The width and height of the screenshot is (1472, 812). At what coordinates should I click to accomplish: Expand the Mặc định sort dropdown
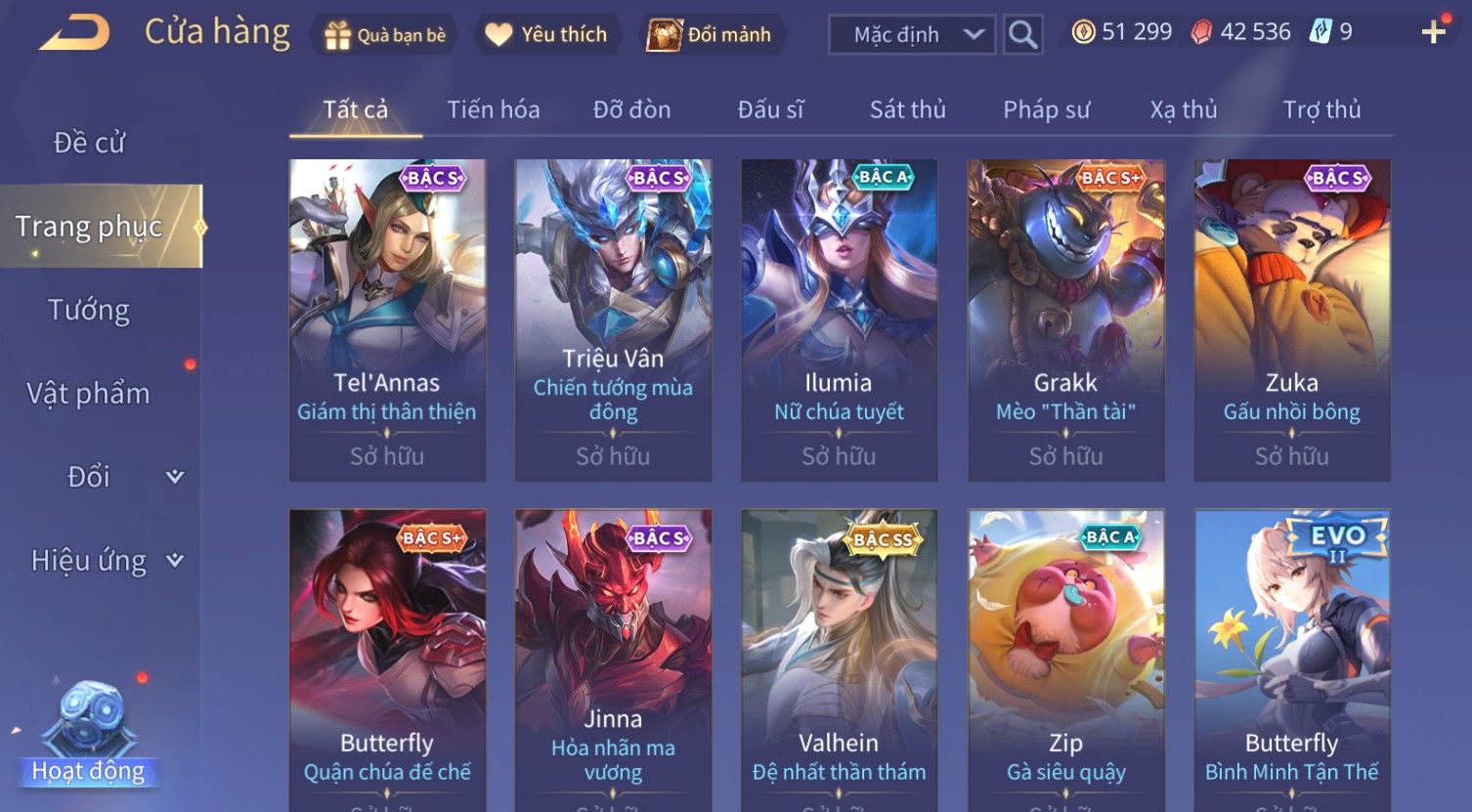coord(911,35)
